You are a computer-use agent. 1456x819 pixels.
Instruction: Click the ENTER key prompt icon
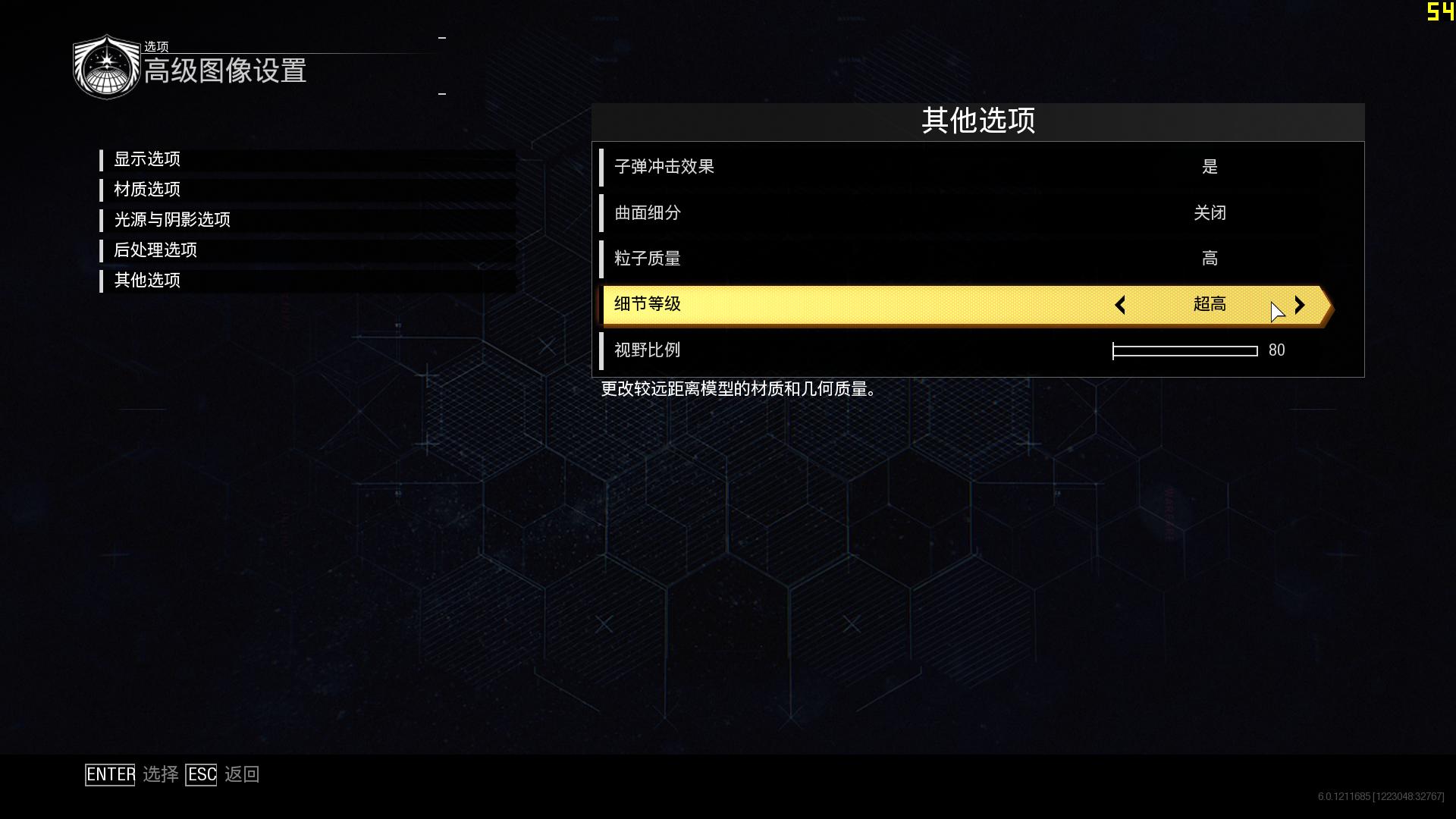(x=109, y=774)
